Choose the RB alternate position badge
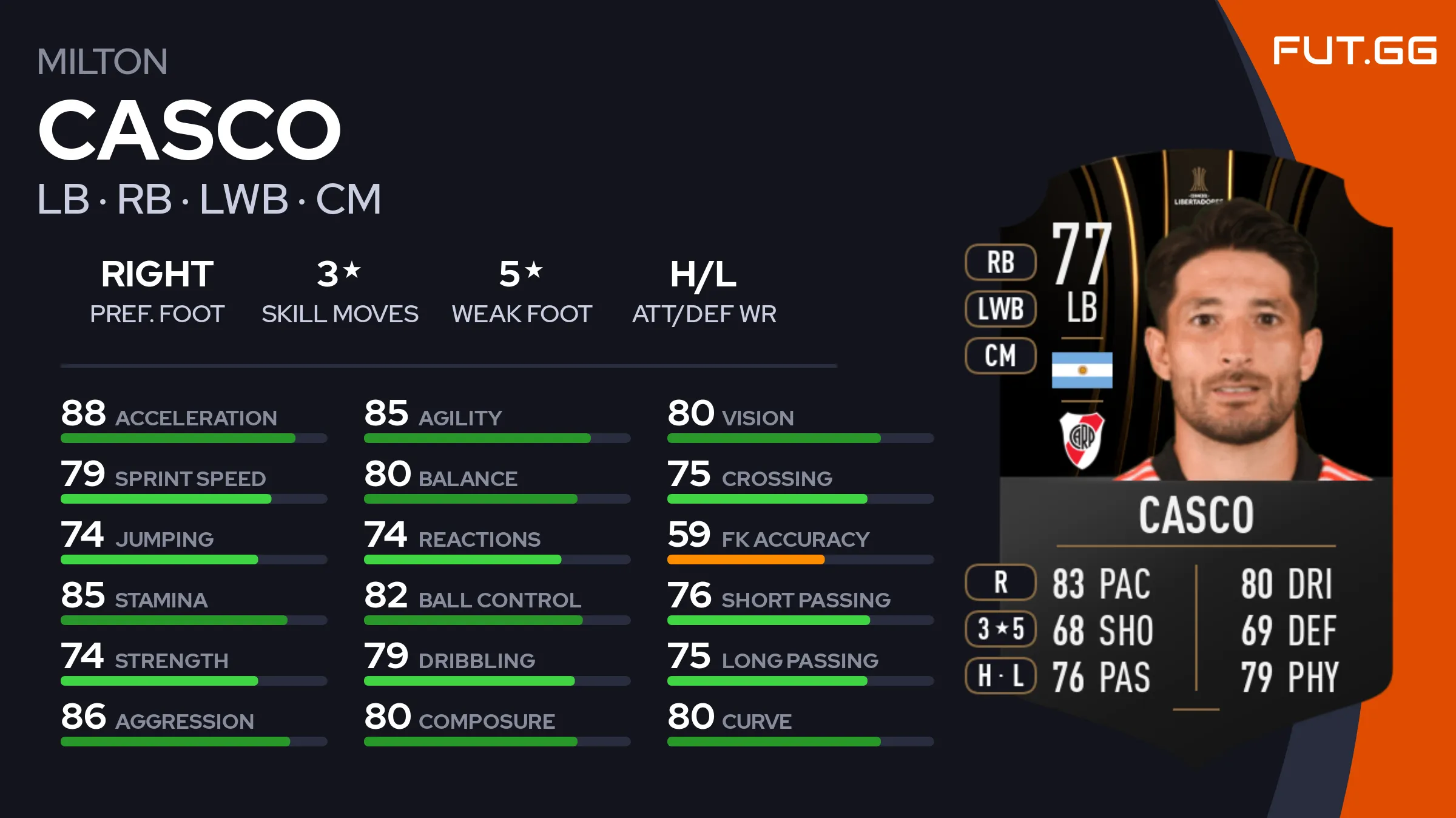1456x818 pixels. tap(1000, 262)
